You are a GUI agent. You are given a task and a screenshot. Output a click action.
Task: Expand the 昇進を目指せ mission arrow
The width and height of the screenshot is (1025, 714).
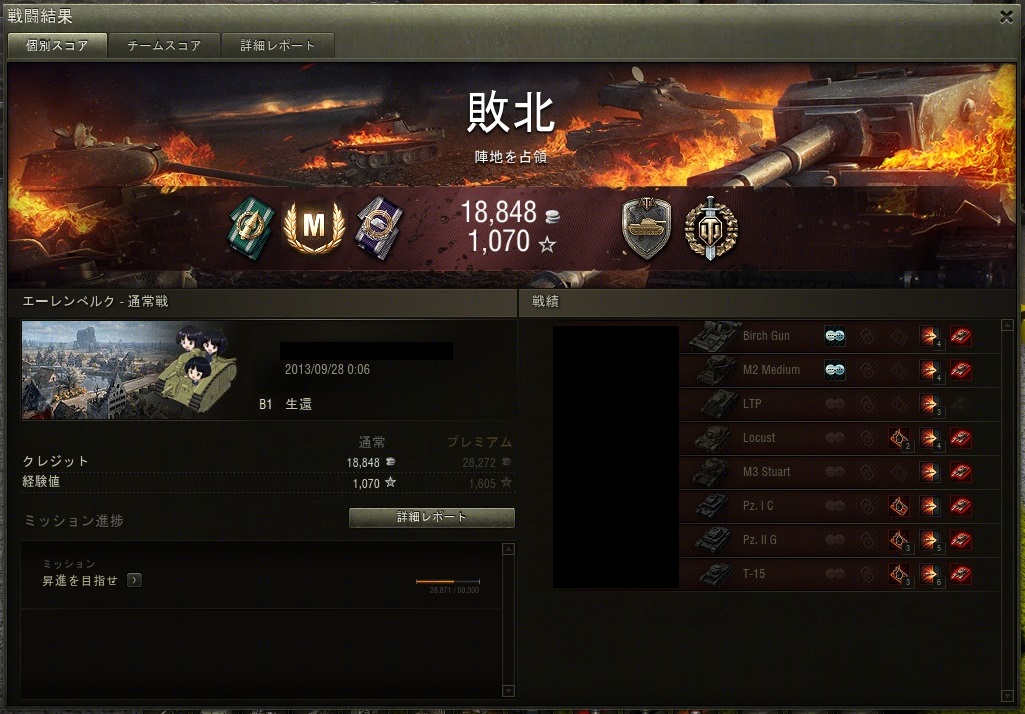point(134,580)
